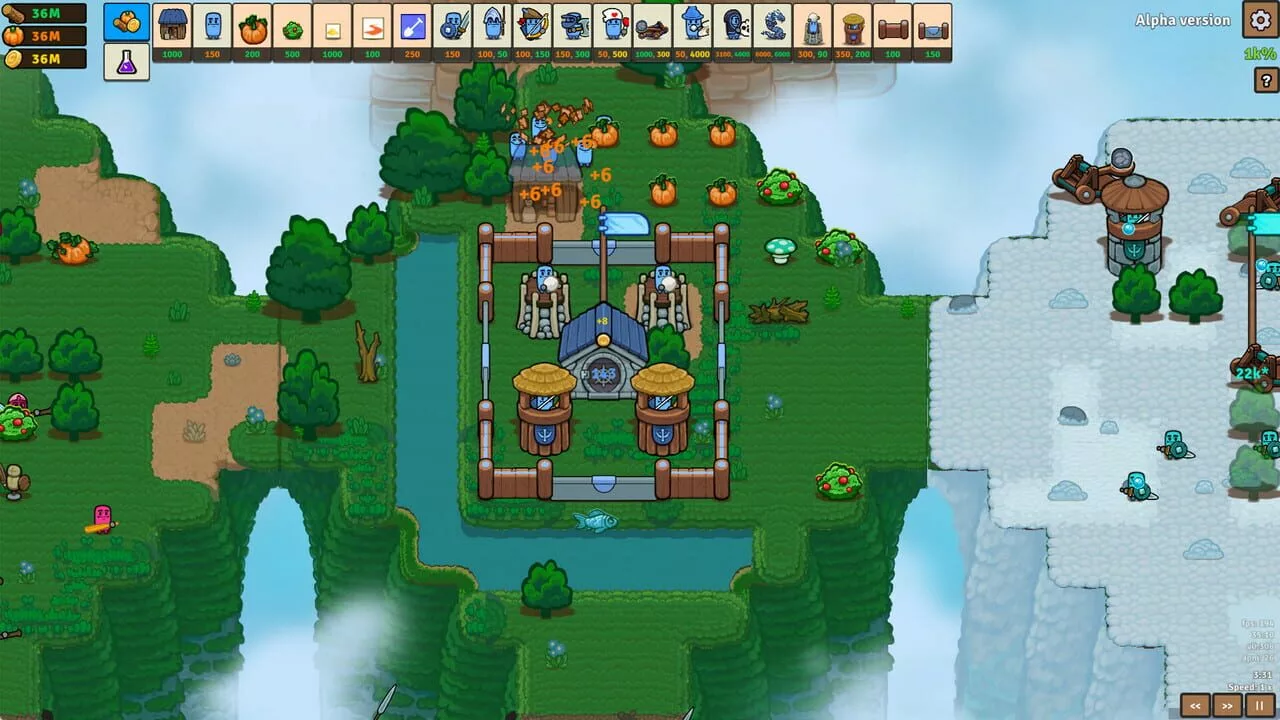Open the potion flask tab
Screen dimensions: 1280x720
[127, 60]
